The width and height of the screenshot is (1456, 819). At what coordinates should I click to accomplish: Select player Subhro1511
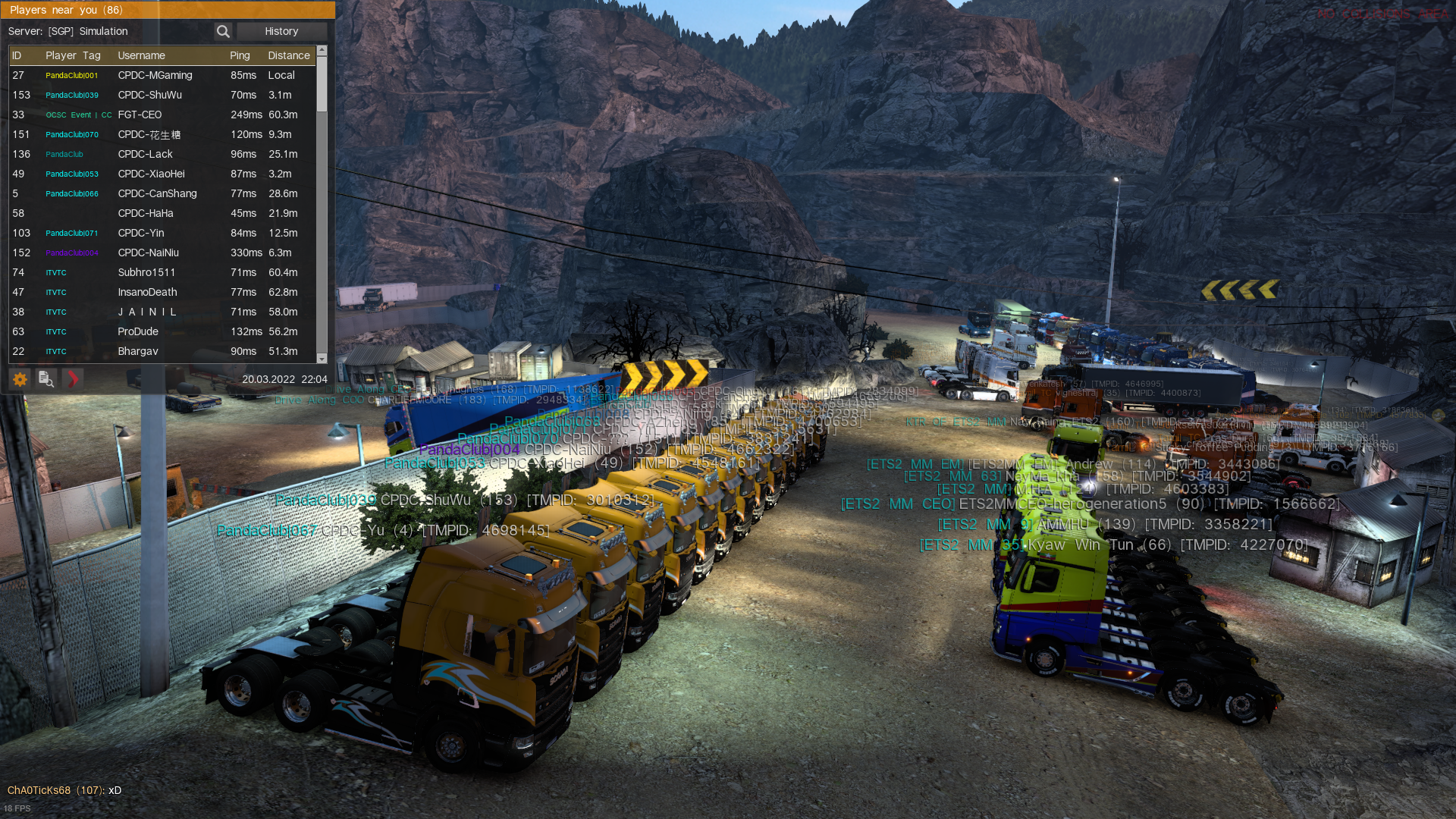pos(146,272)
